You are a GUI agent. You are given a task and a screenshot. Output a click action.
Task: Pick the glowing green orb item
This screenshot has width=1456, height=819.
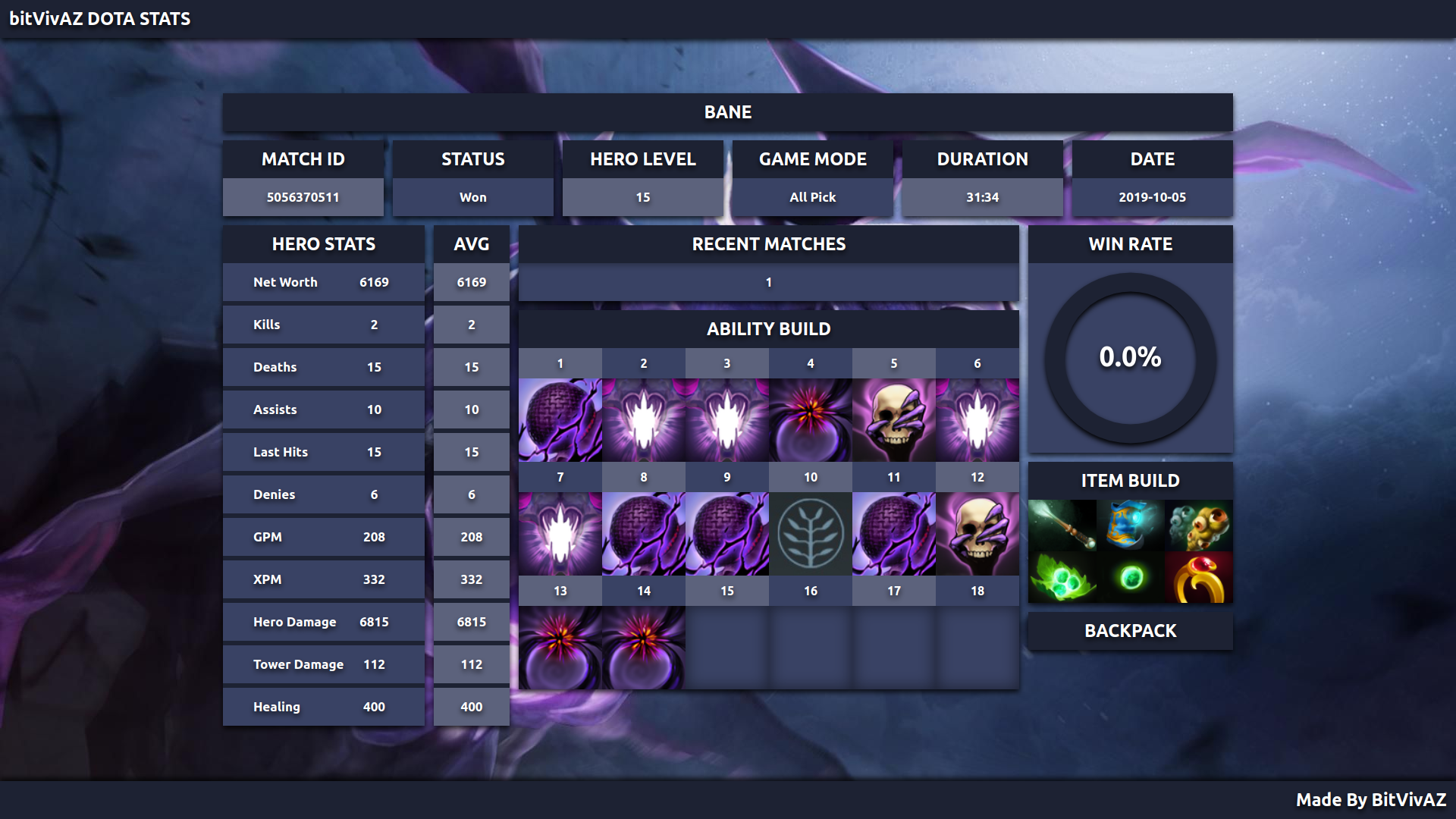tap(1130, 578)
